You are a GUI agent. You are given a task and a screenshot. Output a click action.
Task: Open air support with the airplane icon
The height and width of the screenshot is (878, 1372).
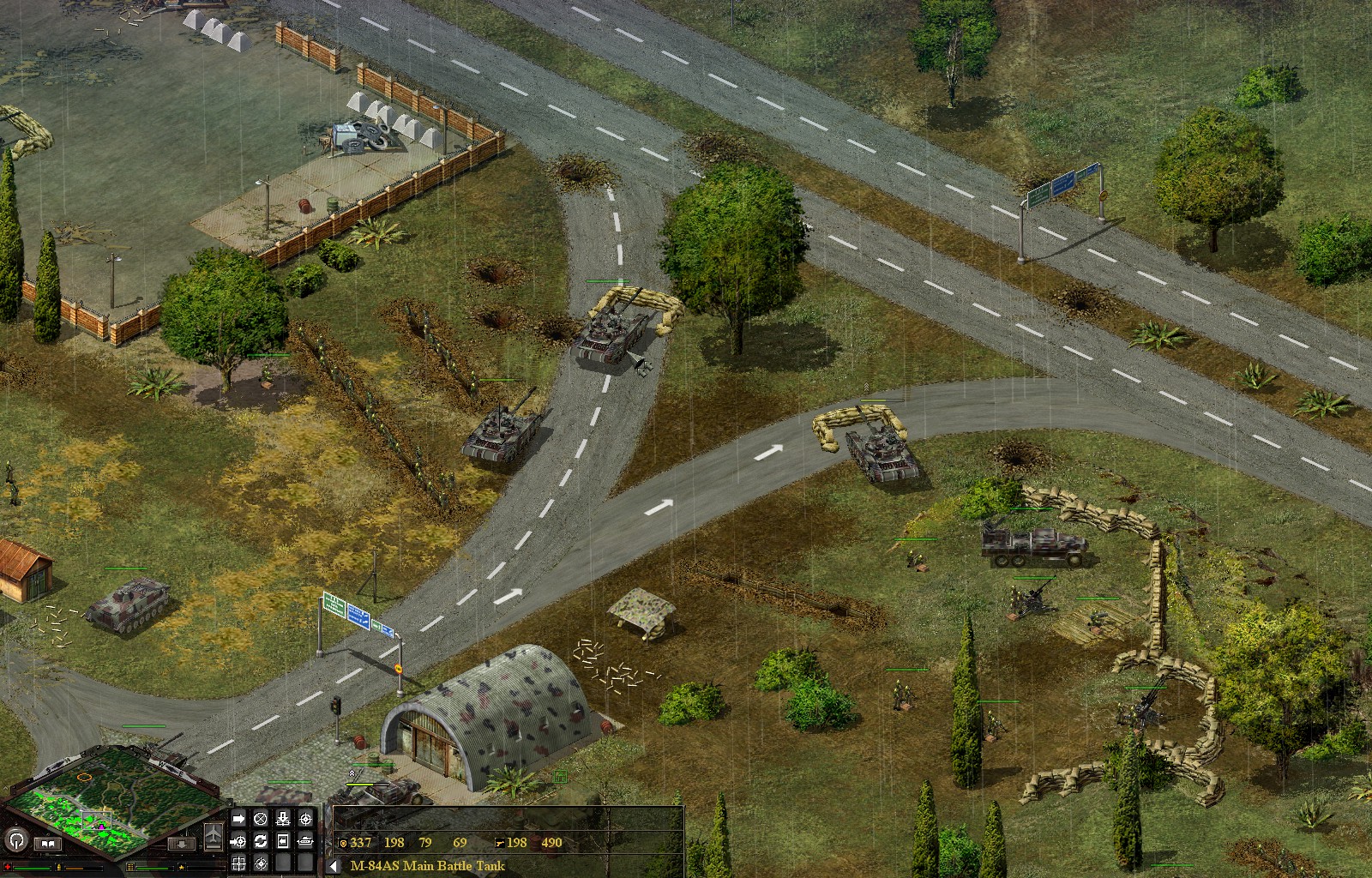pos(213,833)
